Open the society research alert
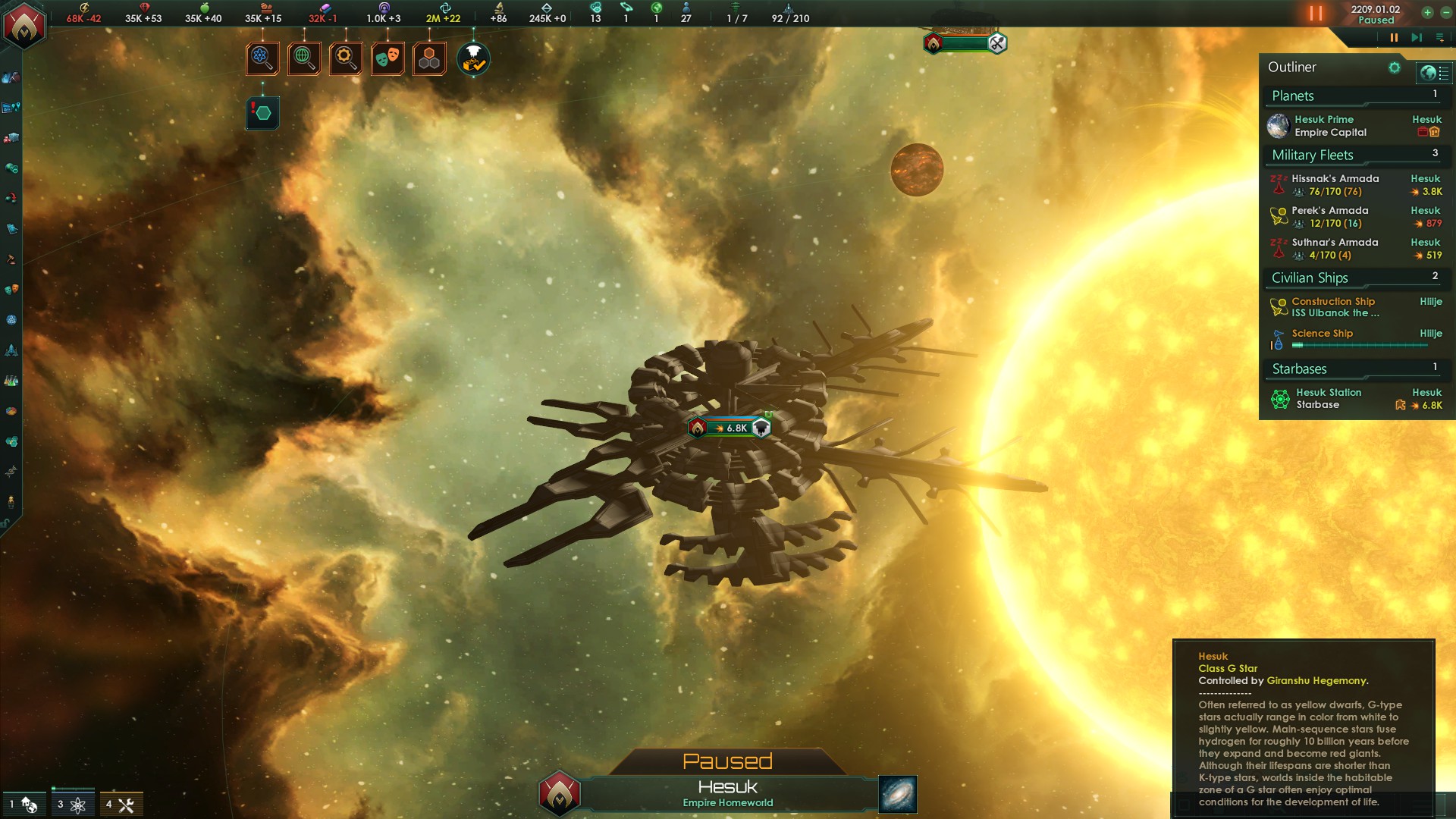This screenshot has width=1456, height=819. tap(304, 58)
